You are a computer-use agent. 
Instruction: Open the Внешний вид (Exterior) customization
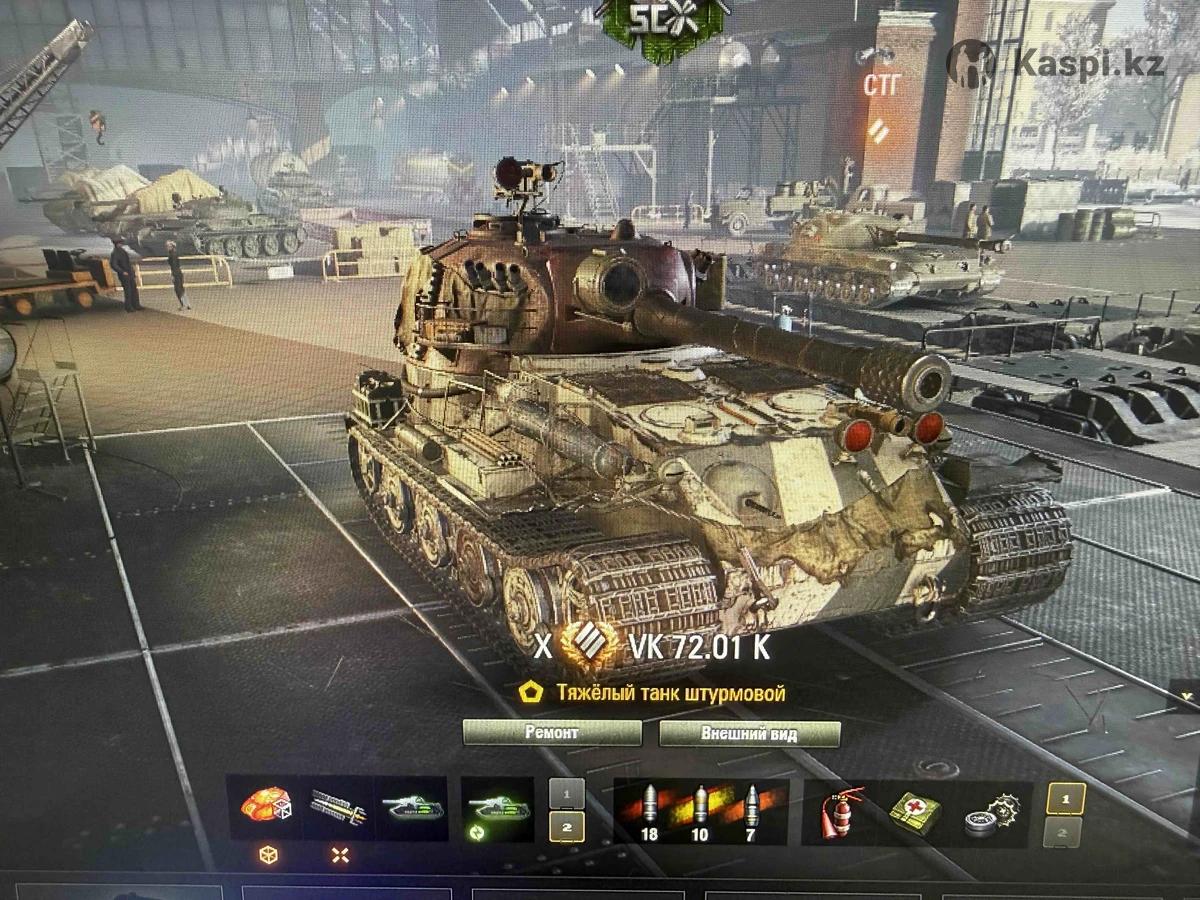point(734,732)
